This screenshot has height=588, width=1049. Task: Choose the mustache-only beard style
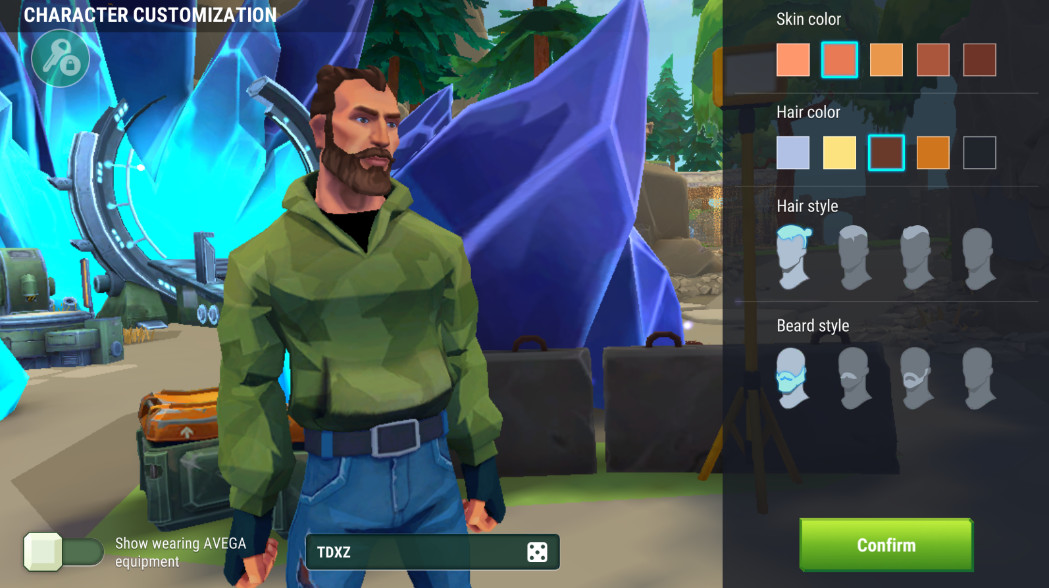click(853, 377)
